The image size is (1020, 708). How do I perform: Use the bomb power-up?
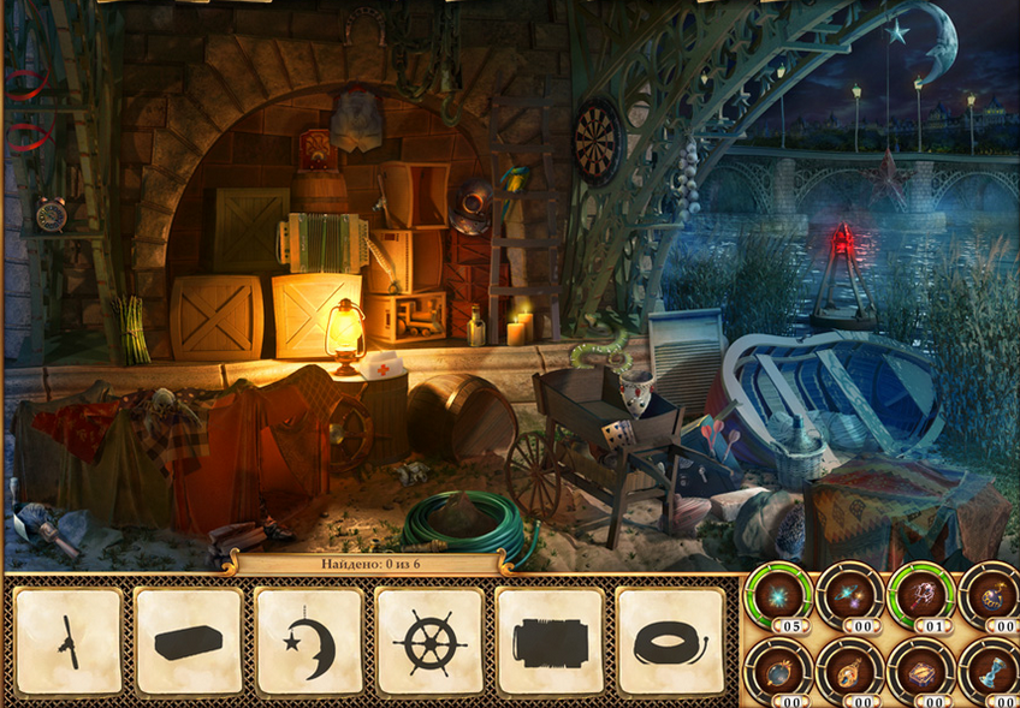tap(992, 597)
